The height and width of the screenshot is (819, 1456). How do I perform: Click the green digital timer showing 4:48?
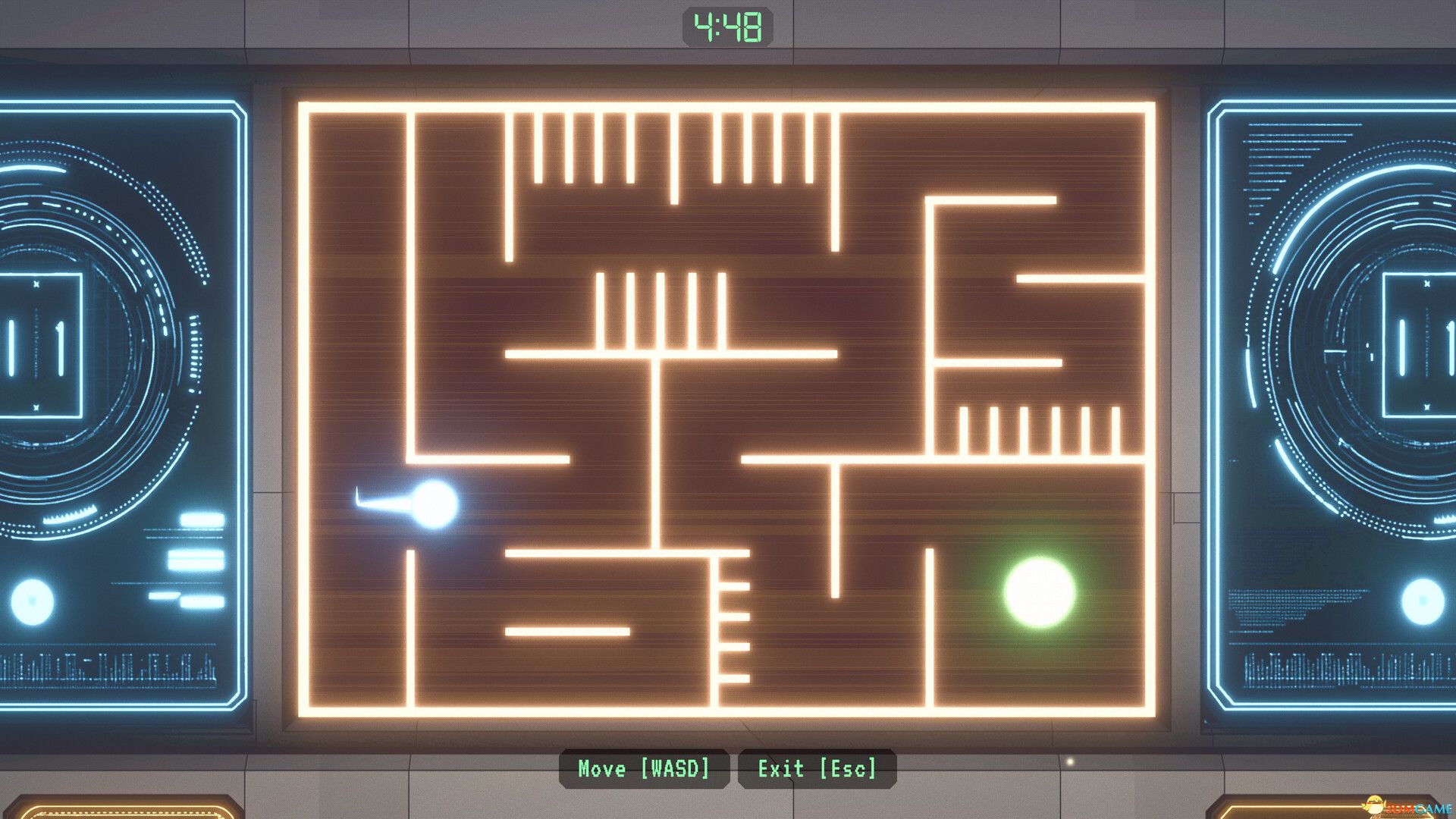coord(727,28)
